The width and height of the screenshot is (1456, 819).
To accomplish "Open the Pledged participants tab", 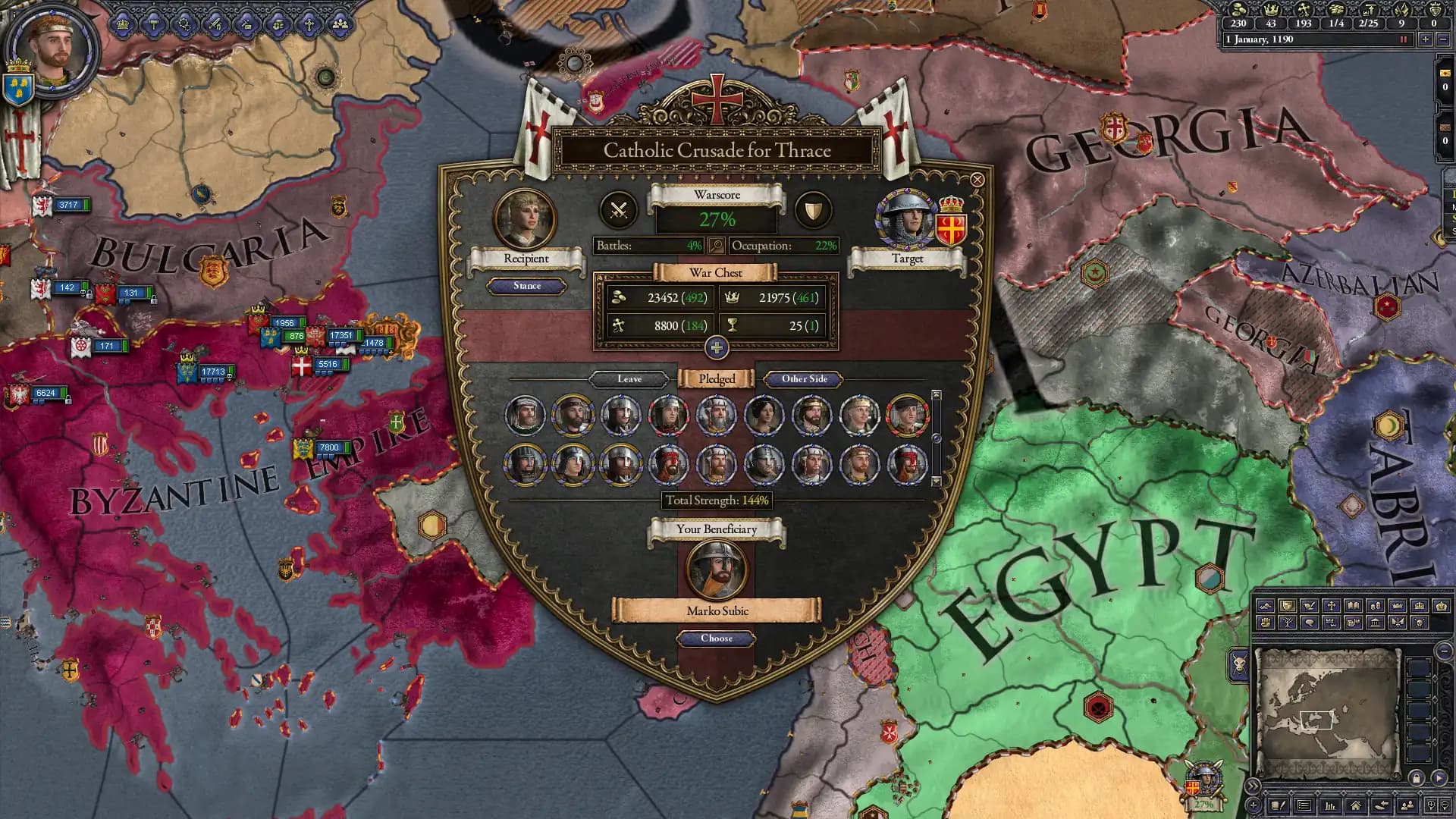I will [717, 378].
